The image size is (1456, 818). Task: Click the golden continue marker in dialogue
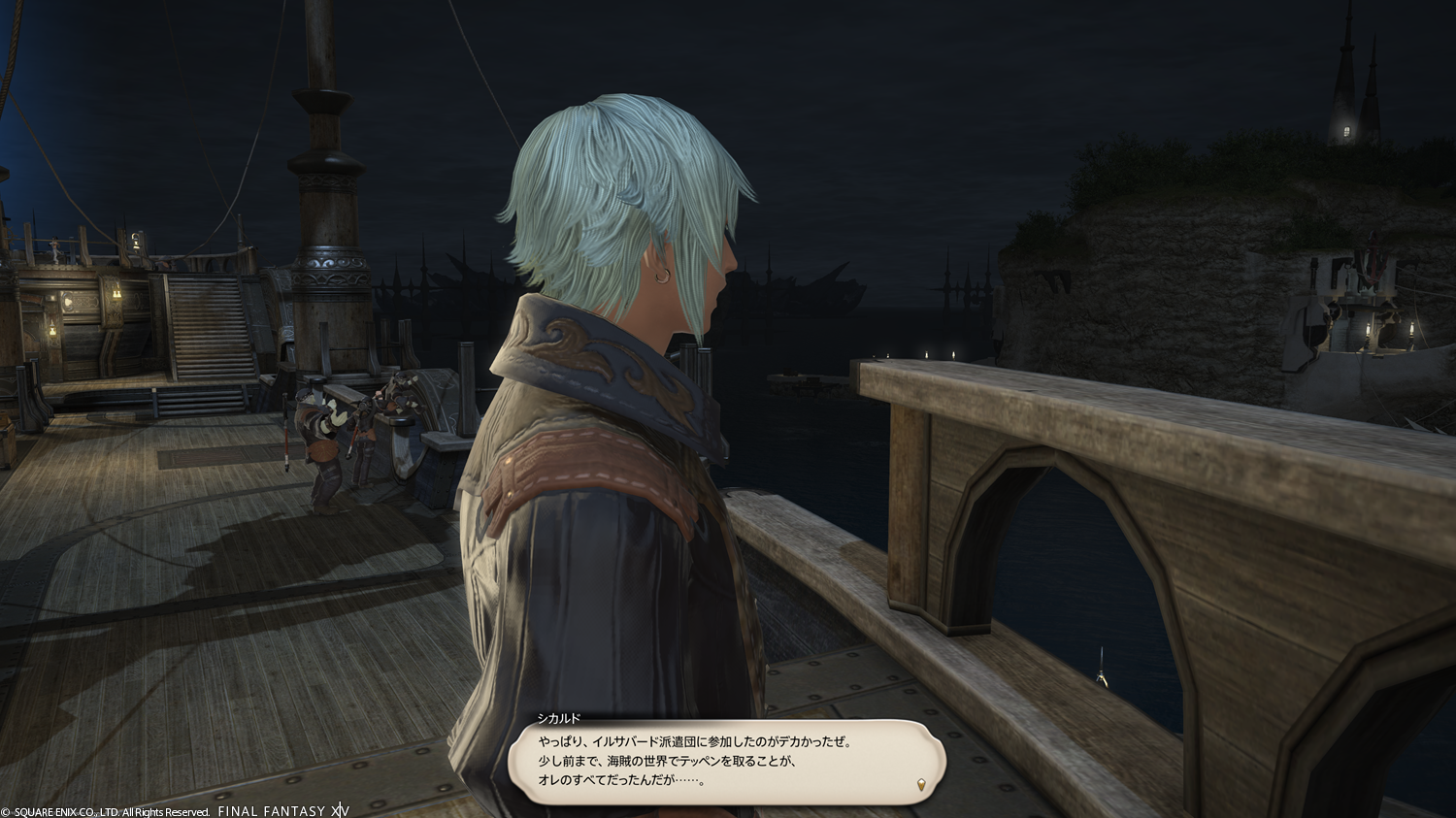tap(921, 784)
